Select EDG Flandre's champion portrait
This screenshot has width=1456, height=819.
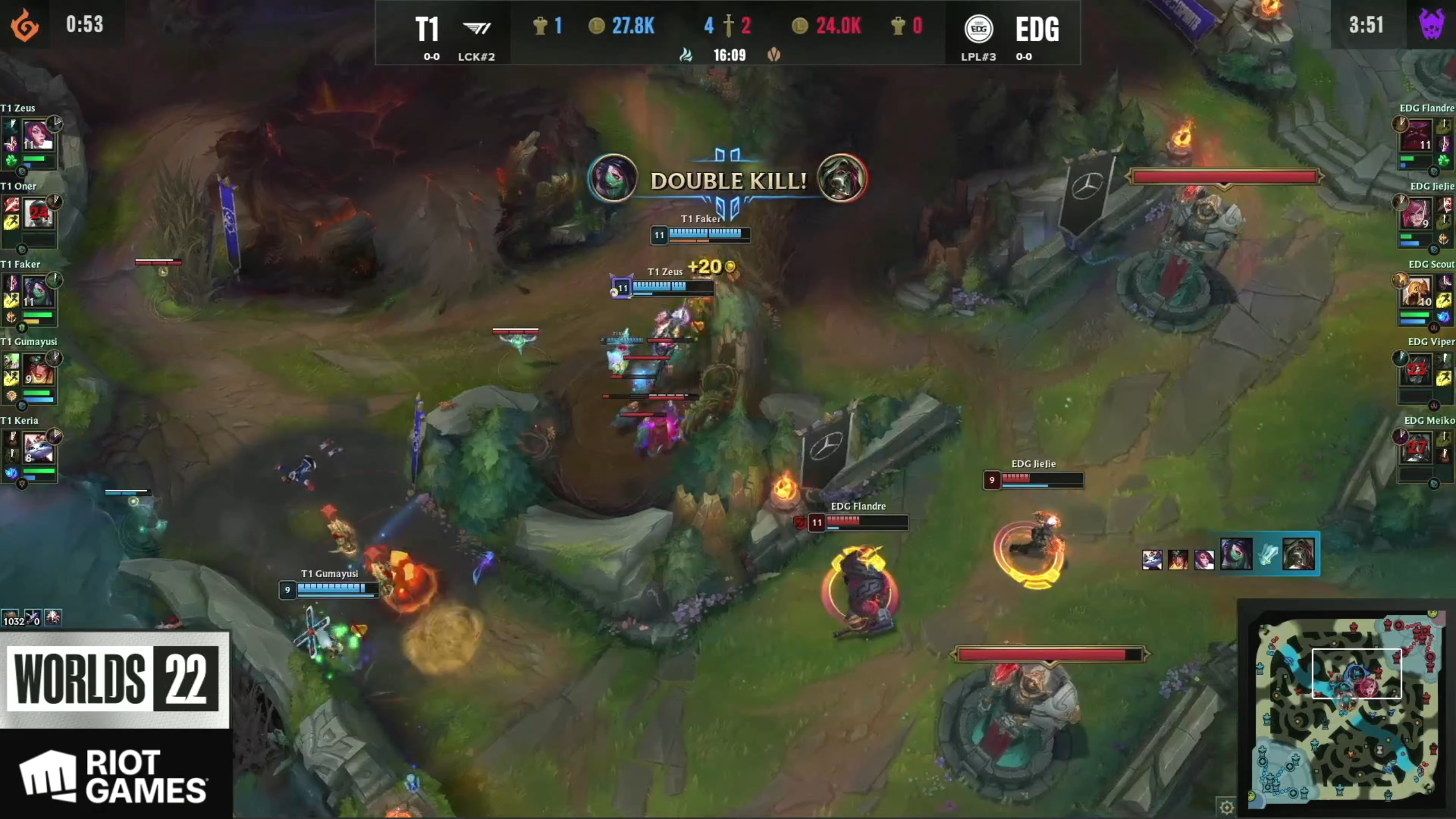tap(1417, 135)
